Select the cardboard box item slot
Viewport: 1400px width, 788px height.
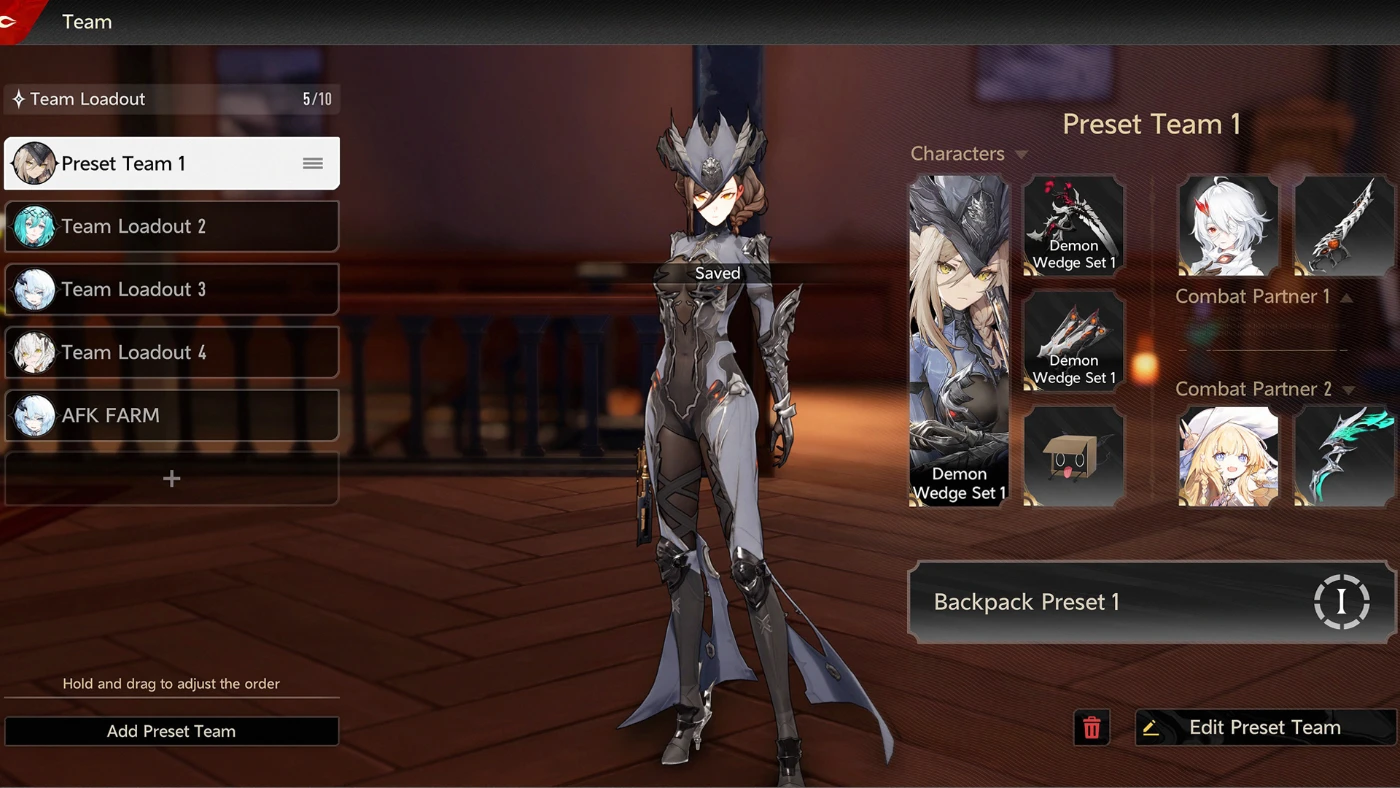pos(1074,455)
